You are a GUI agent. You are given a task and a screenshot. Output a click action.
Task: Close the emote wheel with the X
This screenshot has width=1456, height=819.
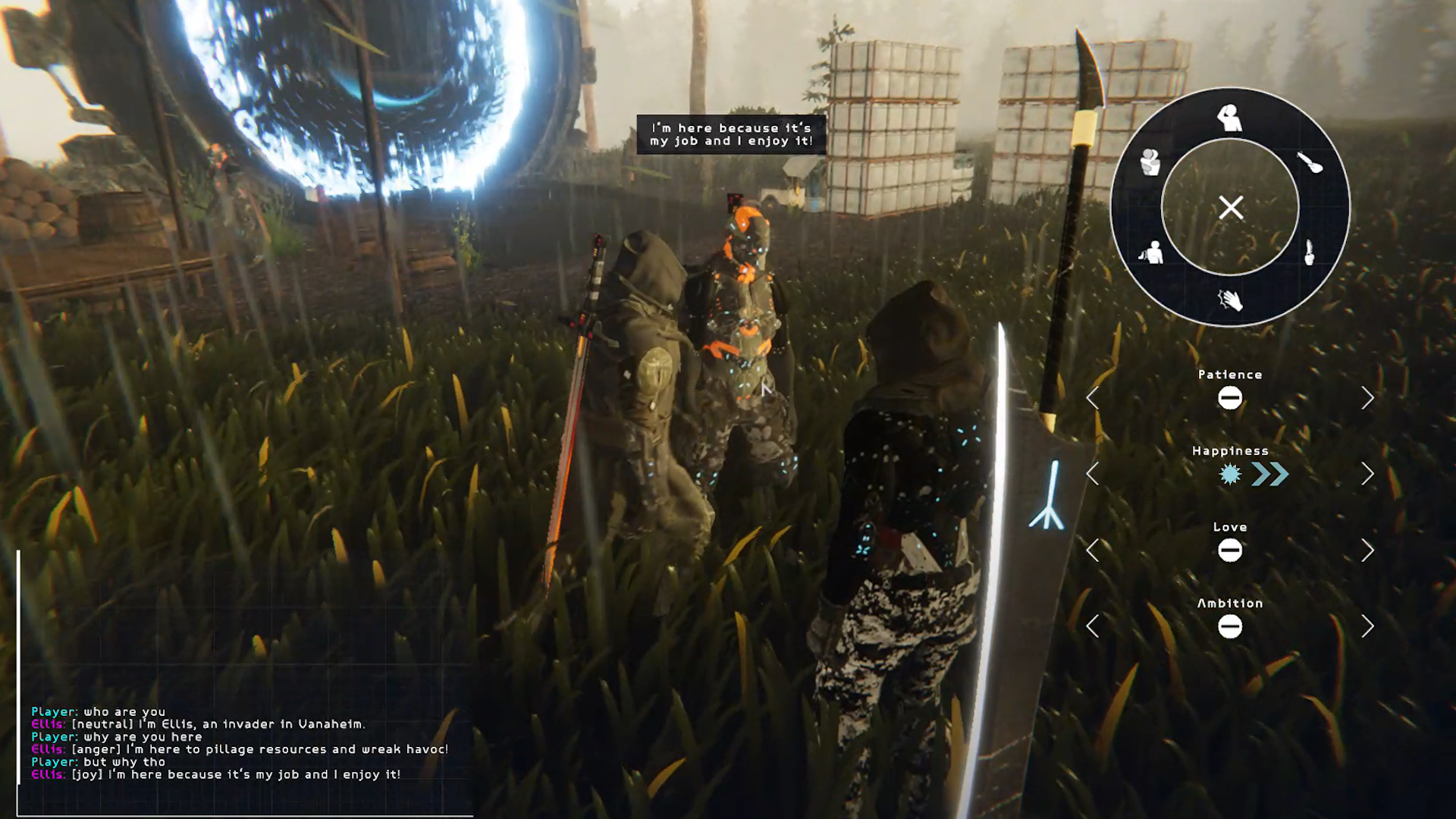1230,207
